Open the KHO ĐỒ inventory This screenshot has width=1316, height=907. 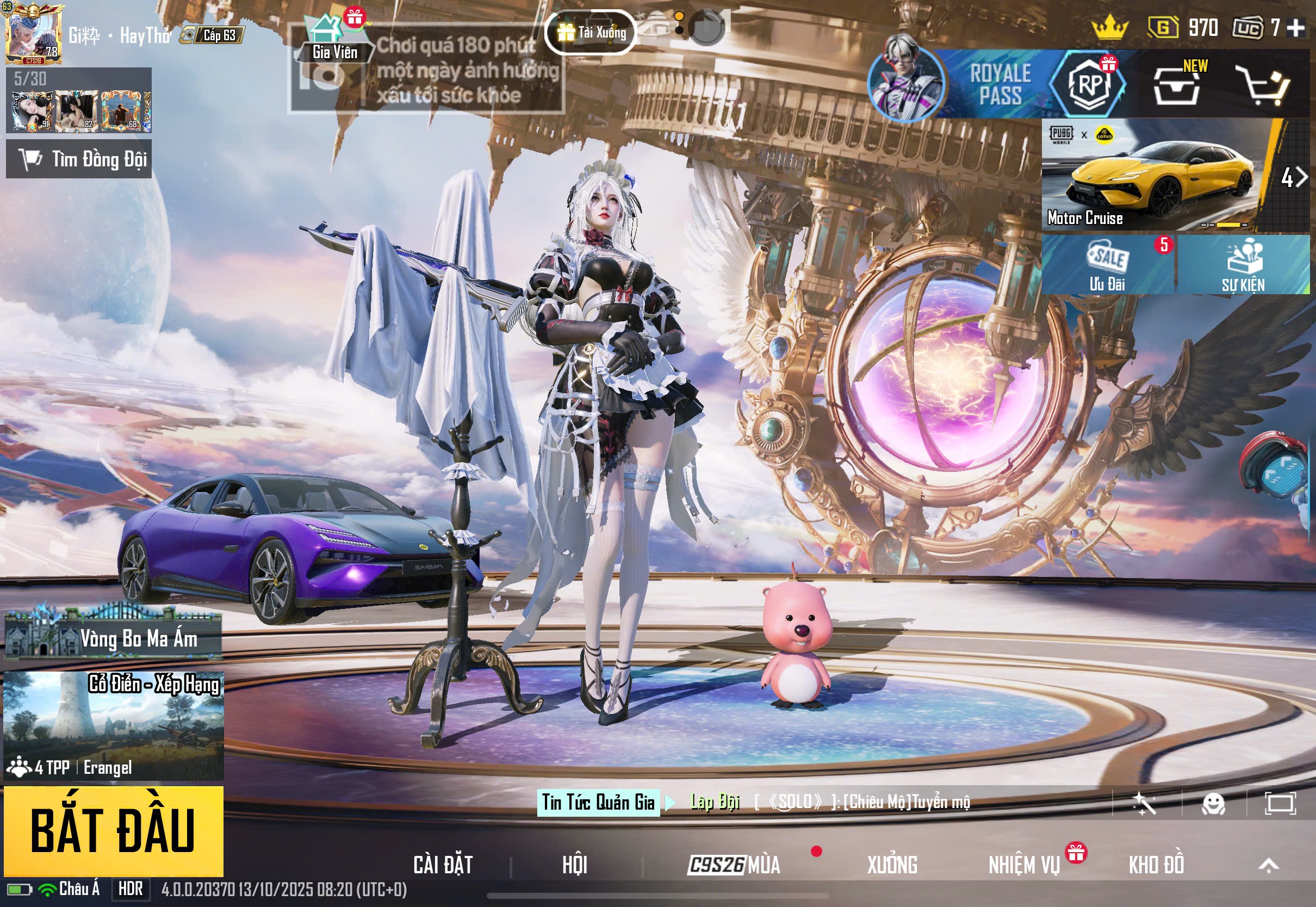coord(1156,865)
